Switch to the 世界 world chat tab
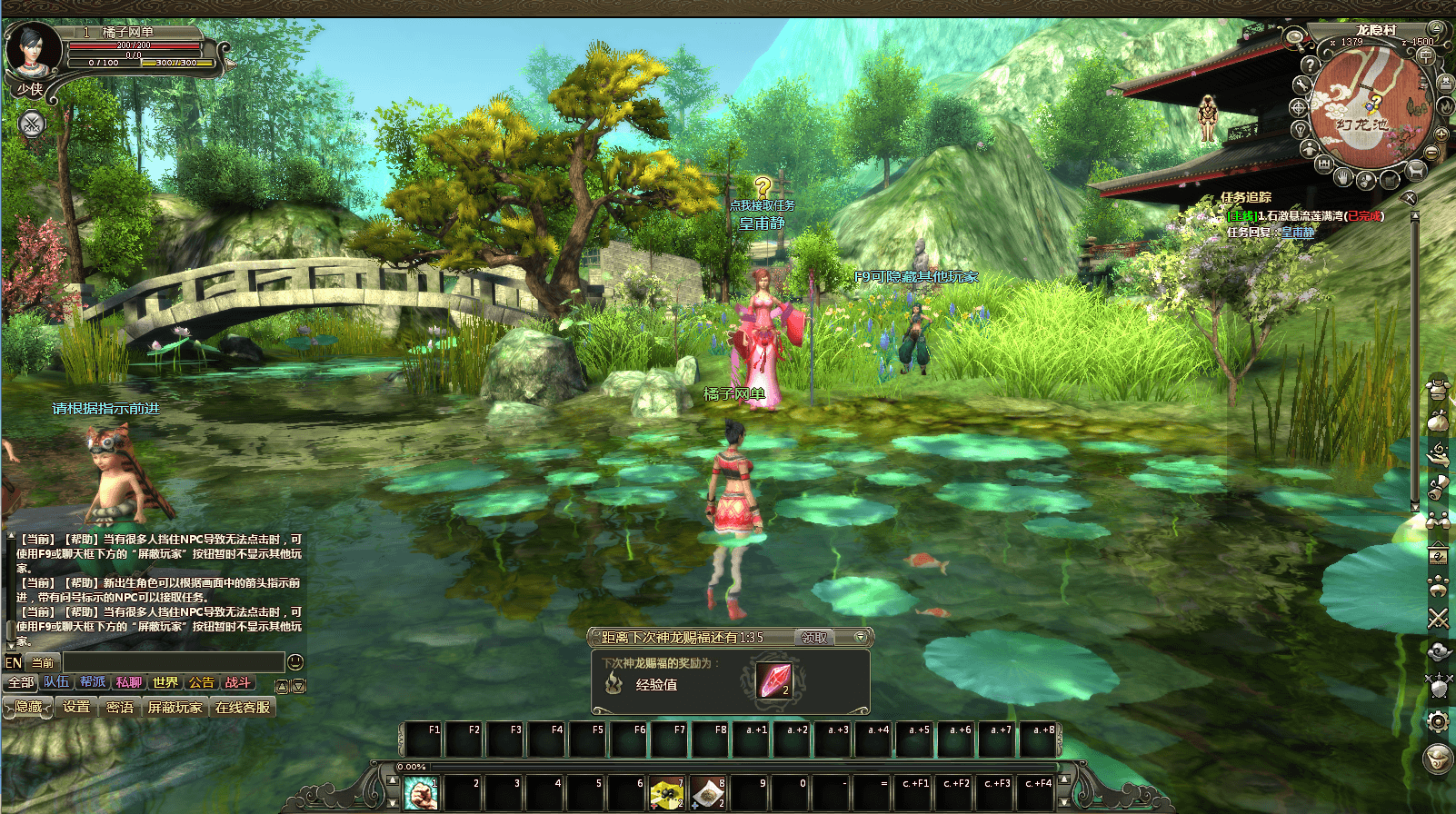 point(165,682)
